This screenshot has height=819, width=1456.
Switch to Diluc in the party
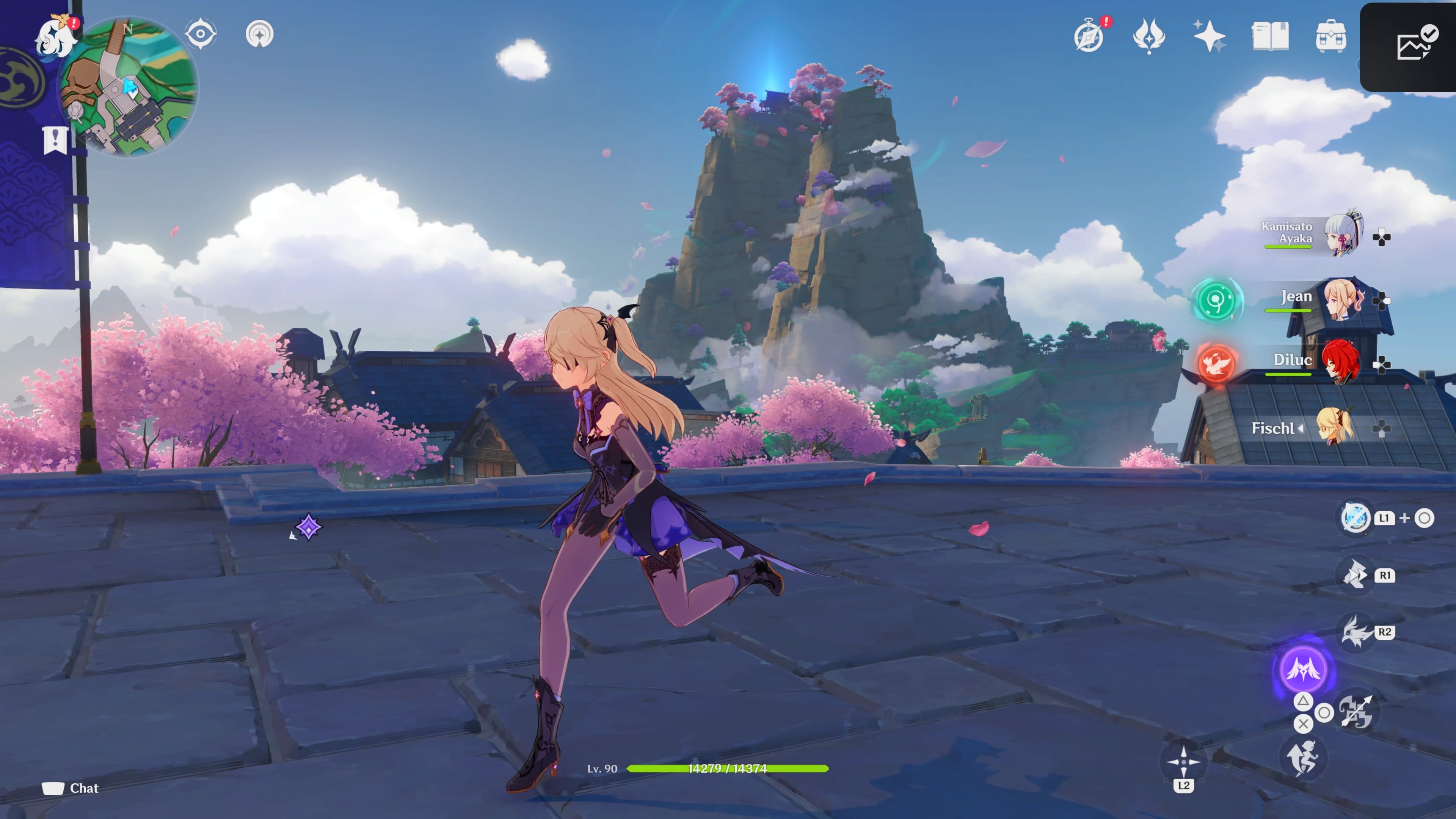pyautogui.click(x=1341, y=362)
